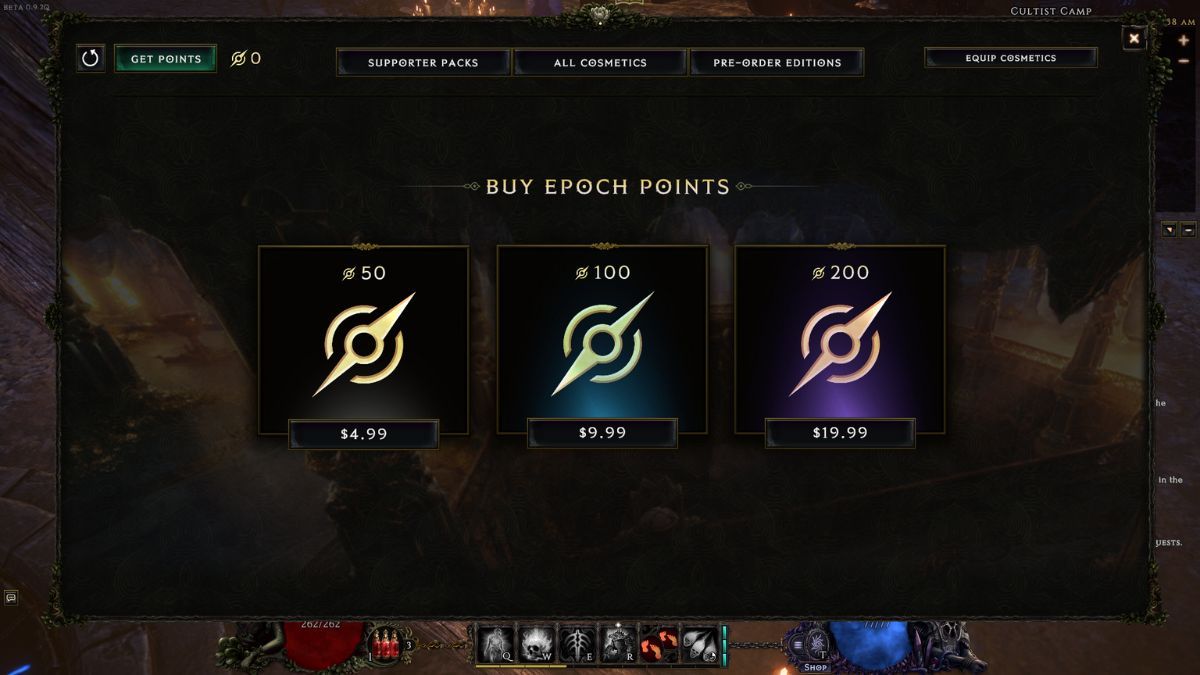Choose the $19.99 Epoch Points price button

click(840, 433)
